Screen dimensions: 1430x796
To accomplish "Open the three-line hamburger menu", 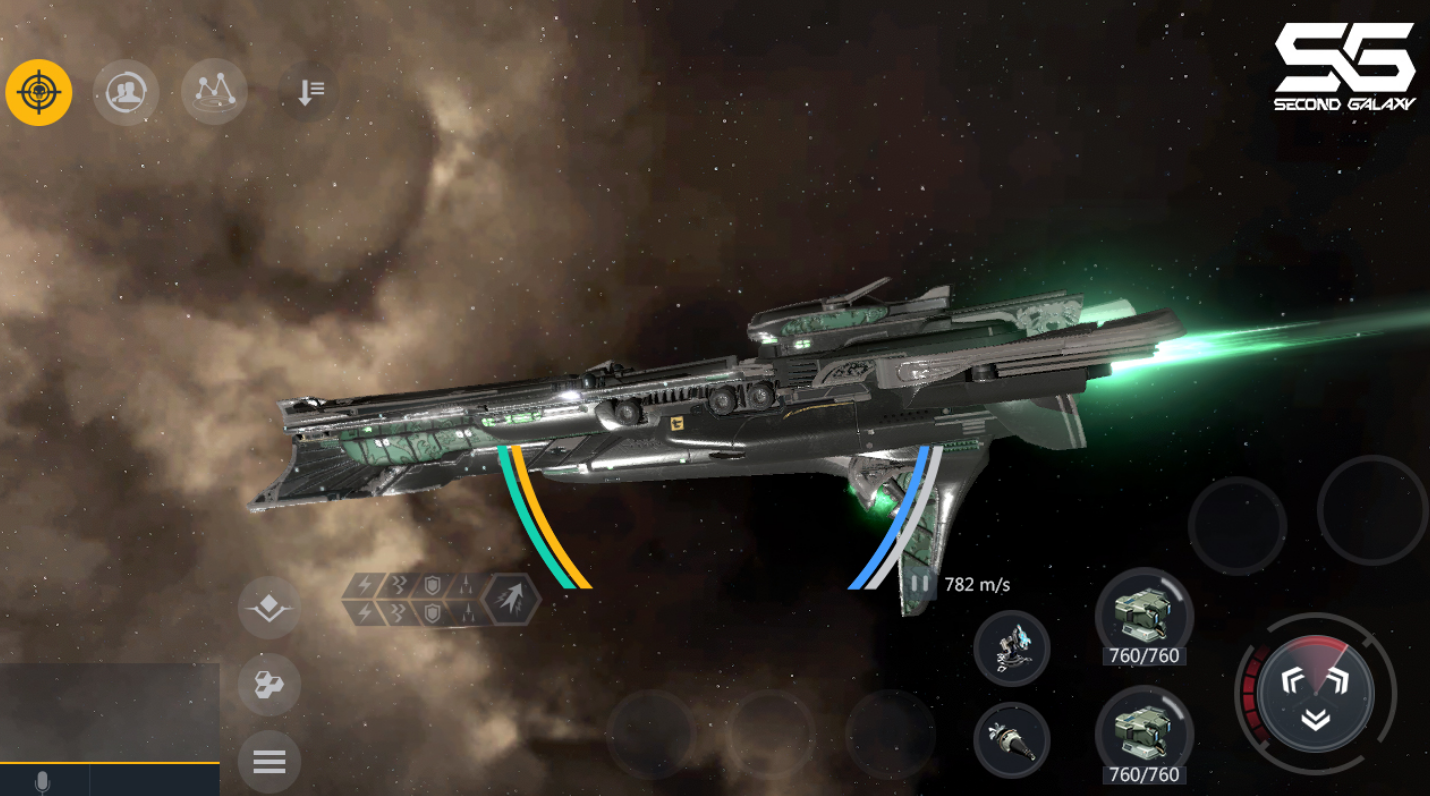I will point(269,762).
